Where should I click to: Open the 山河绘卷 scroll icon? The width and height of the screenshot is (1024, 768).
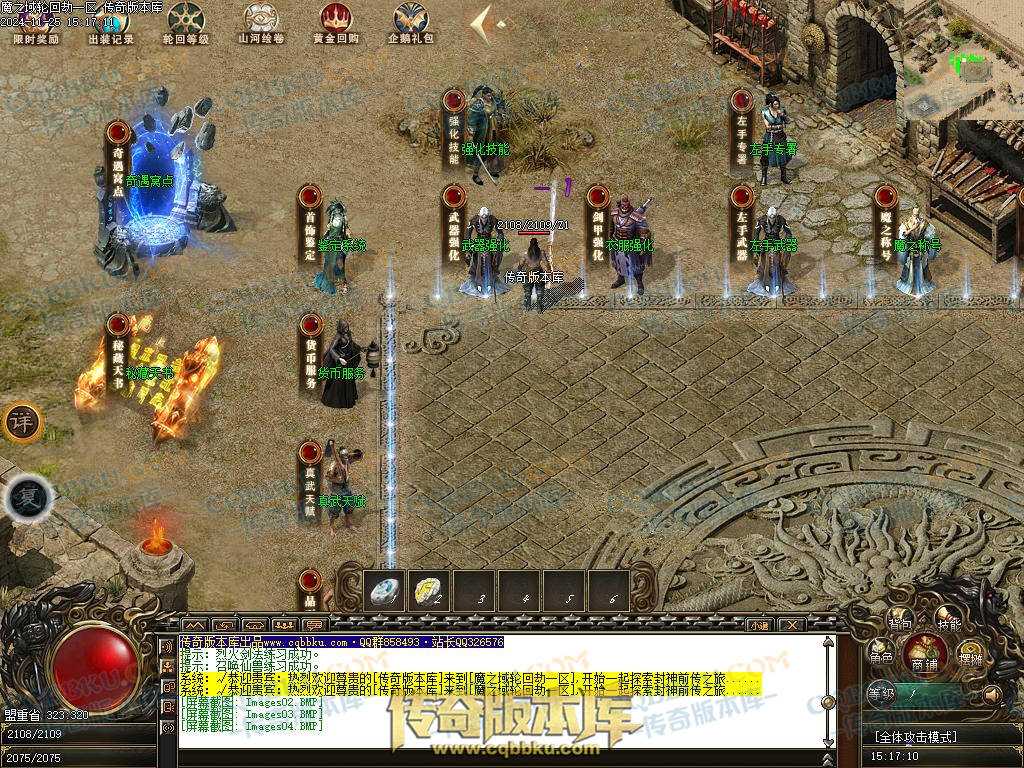click(261, 21)
